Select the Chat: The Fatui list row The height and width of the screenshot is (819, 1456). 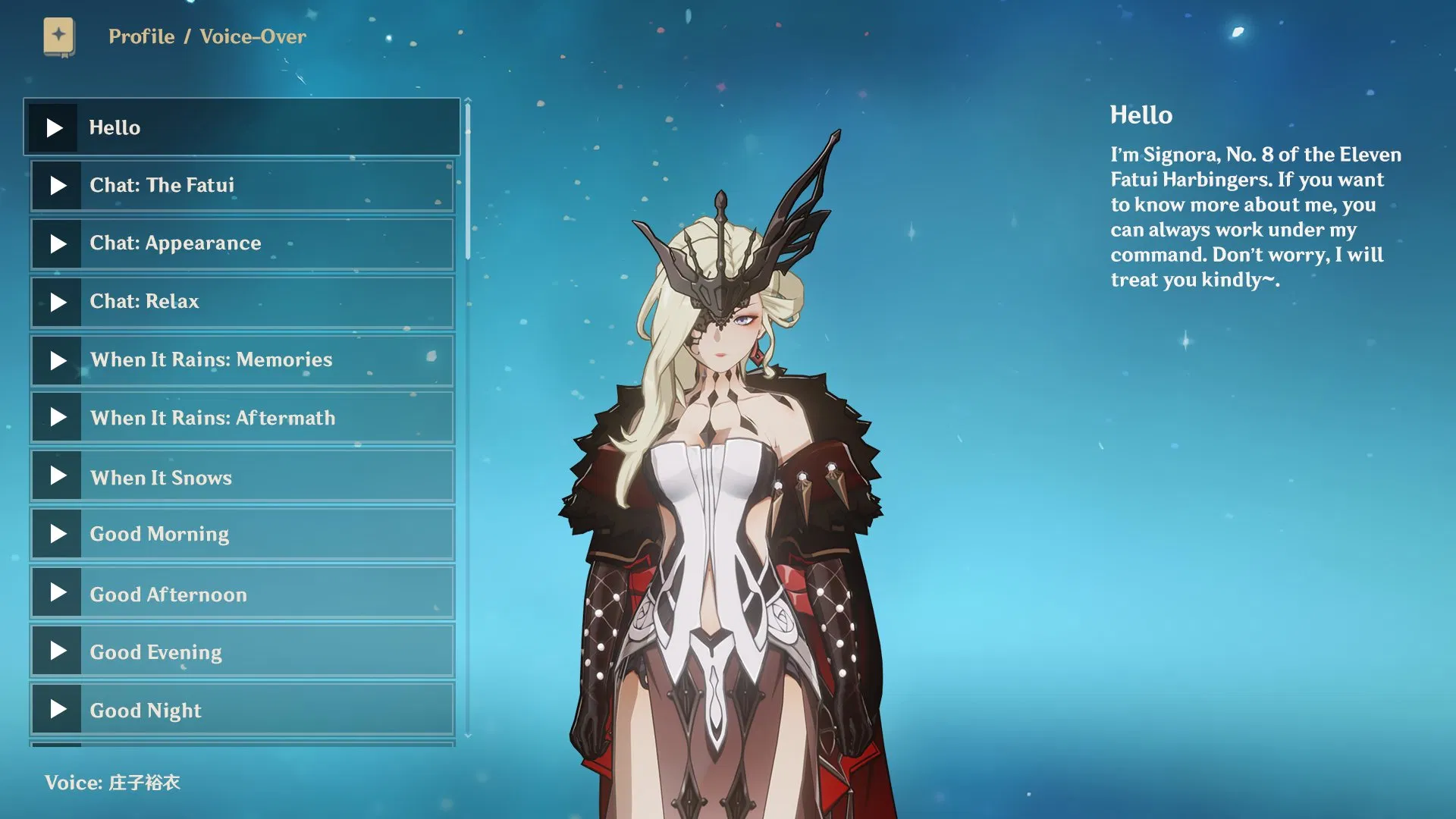(243, 185)
